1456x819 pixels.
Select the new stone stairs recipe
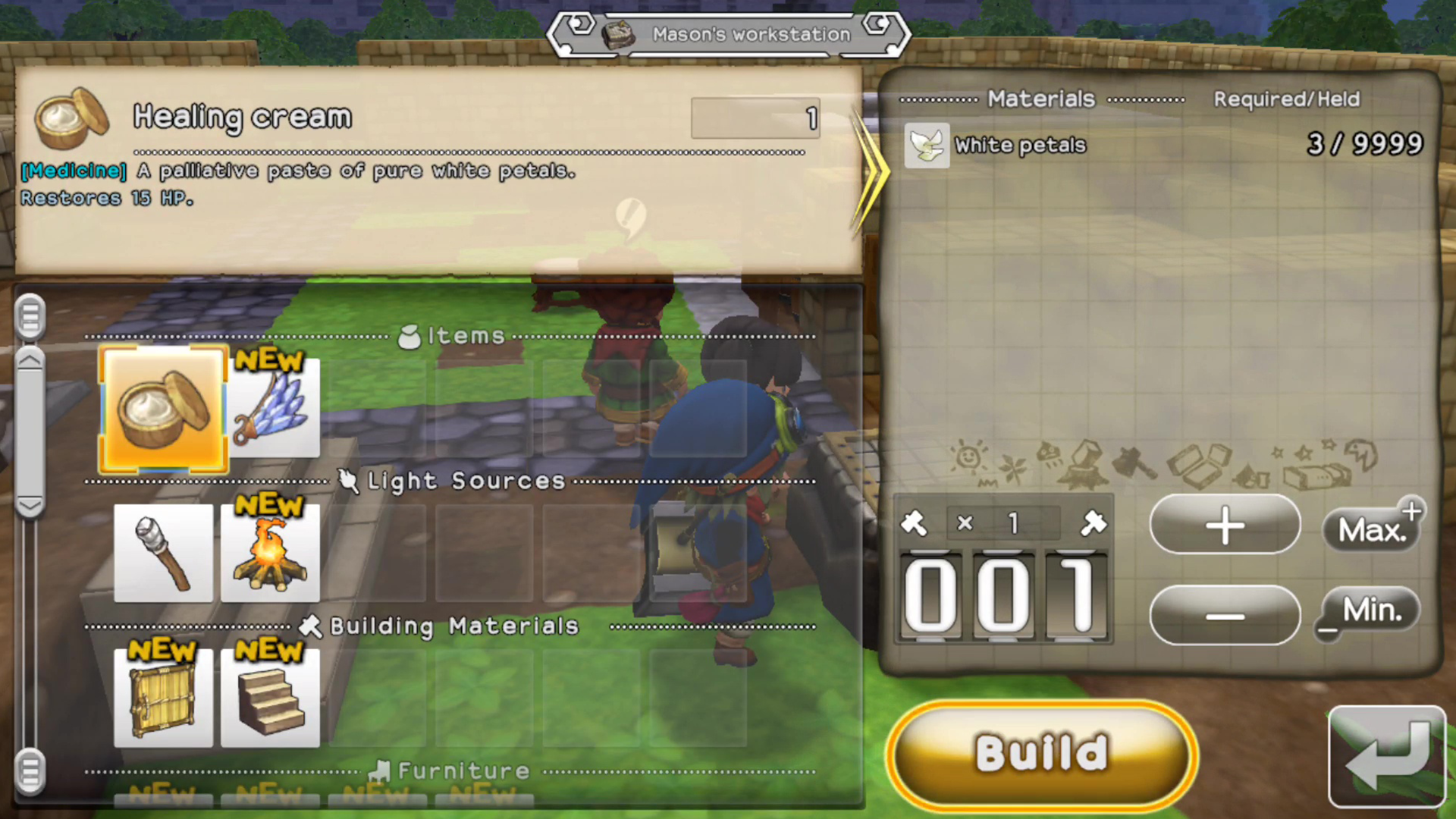[270, 696]
